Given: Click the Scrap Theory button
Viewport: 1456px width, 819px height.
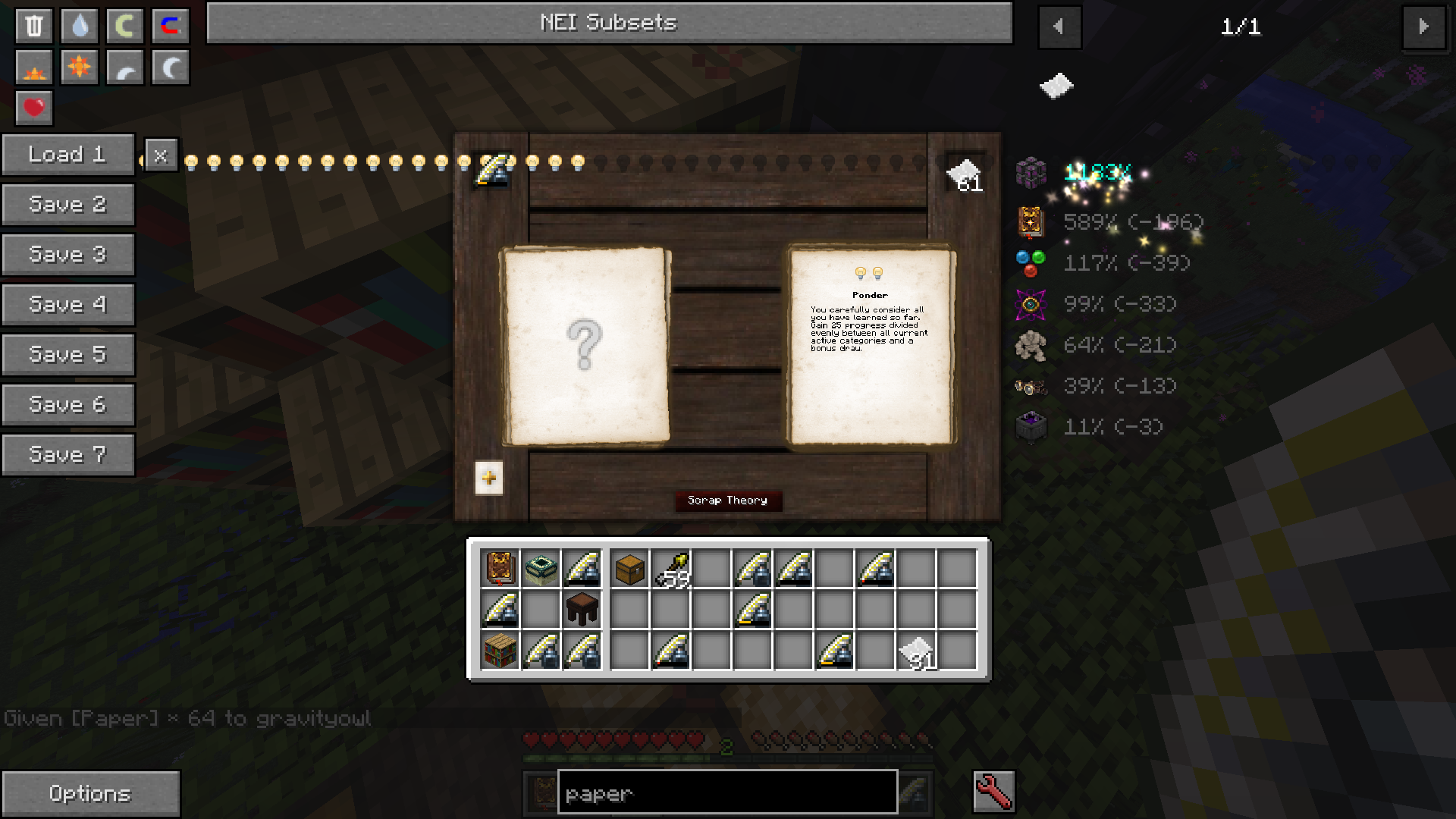Looking at the screenshot, I should (727, 500).
